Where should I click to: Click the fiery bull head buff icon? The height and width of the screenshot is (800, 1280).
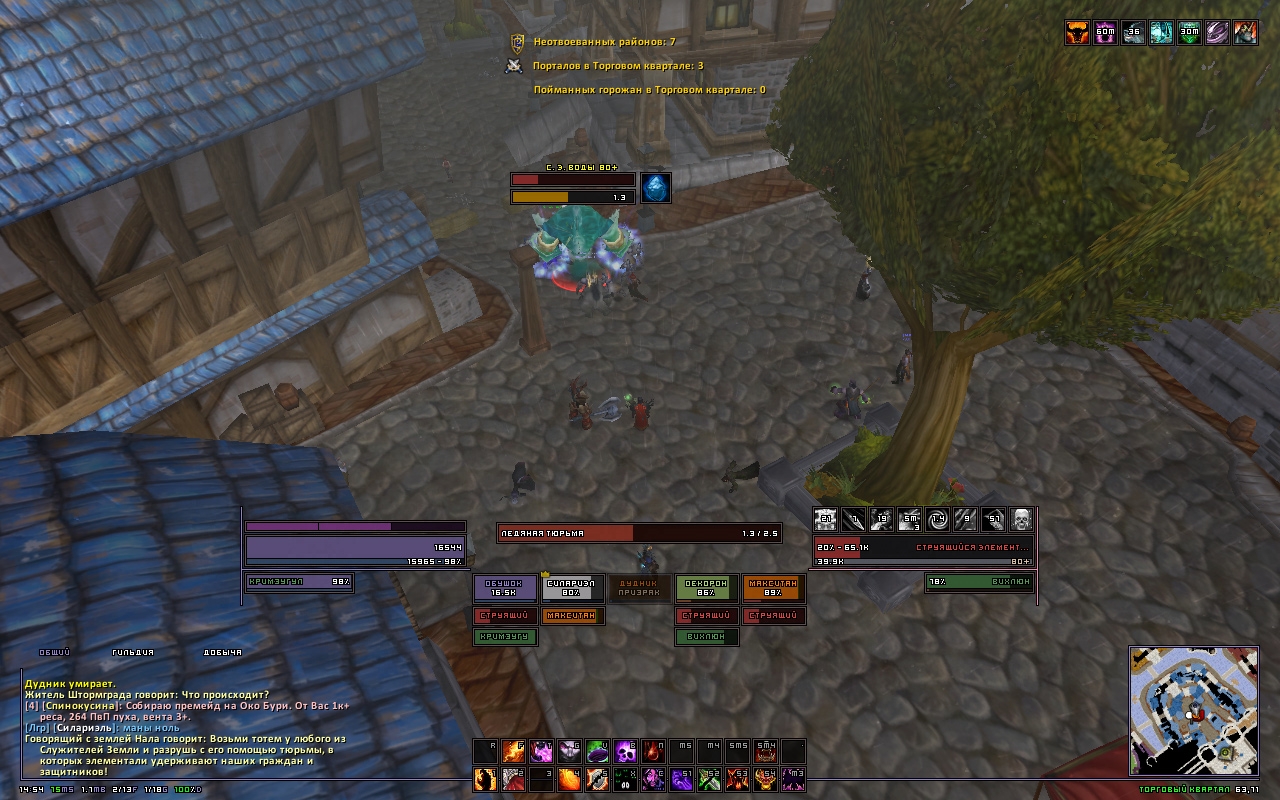tap(1077, 33)
